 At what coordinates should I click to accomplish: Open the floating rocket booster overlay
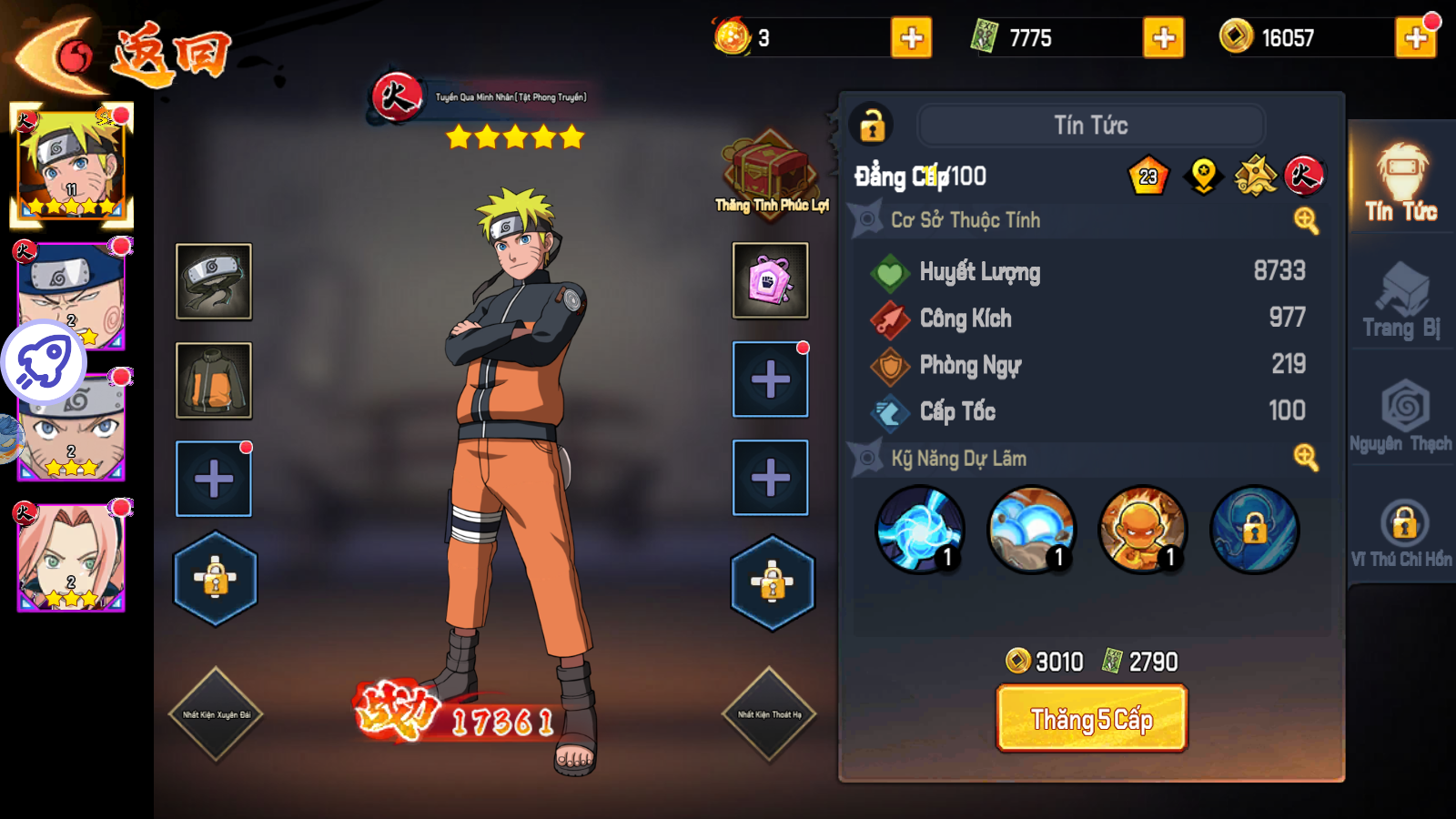point(44,362)
